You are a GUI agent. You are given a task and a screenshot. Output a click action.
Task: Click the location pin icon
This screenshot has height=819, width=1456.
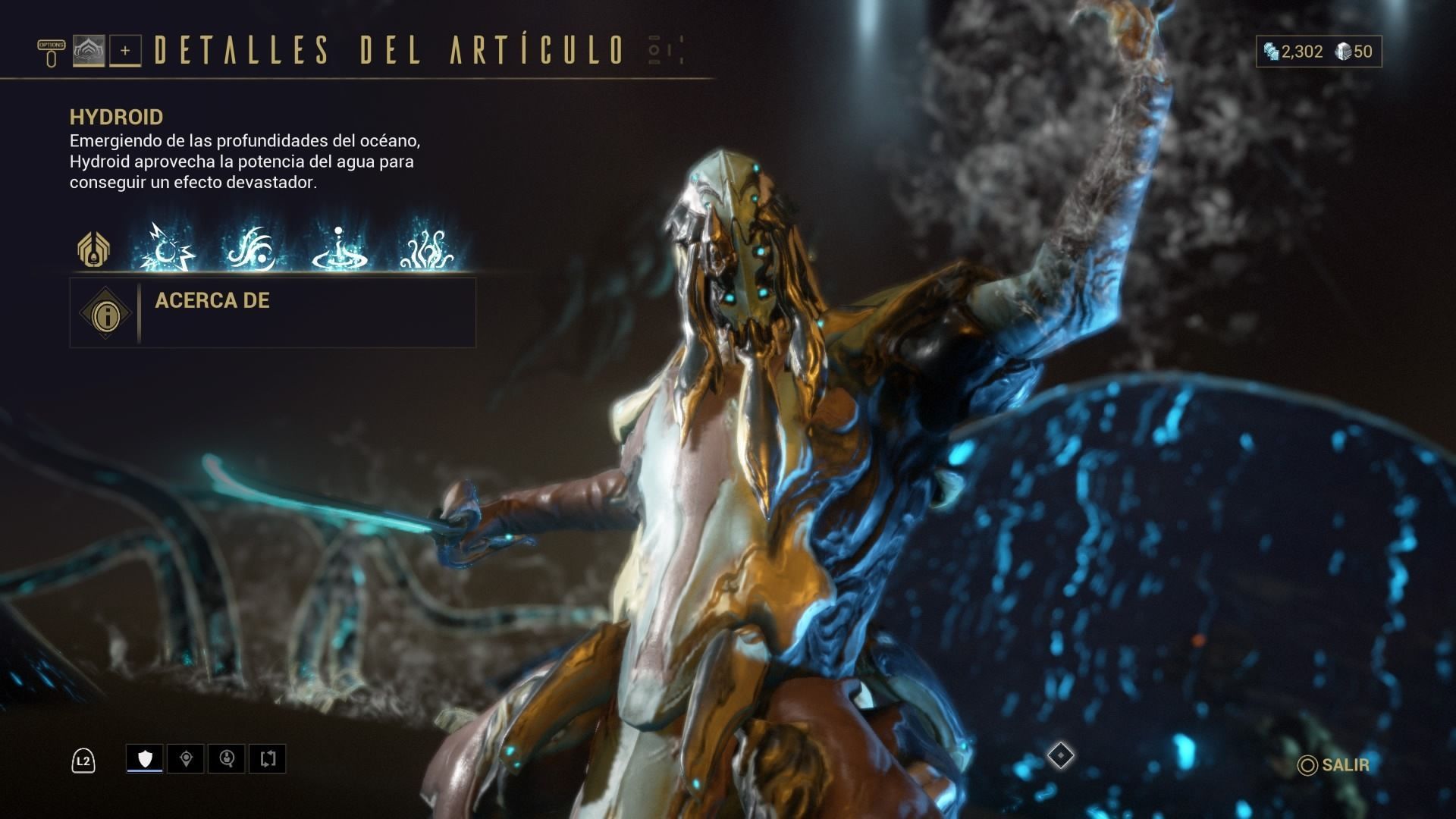184,758
